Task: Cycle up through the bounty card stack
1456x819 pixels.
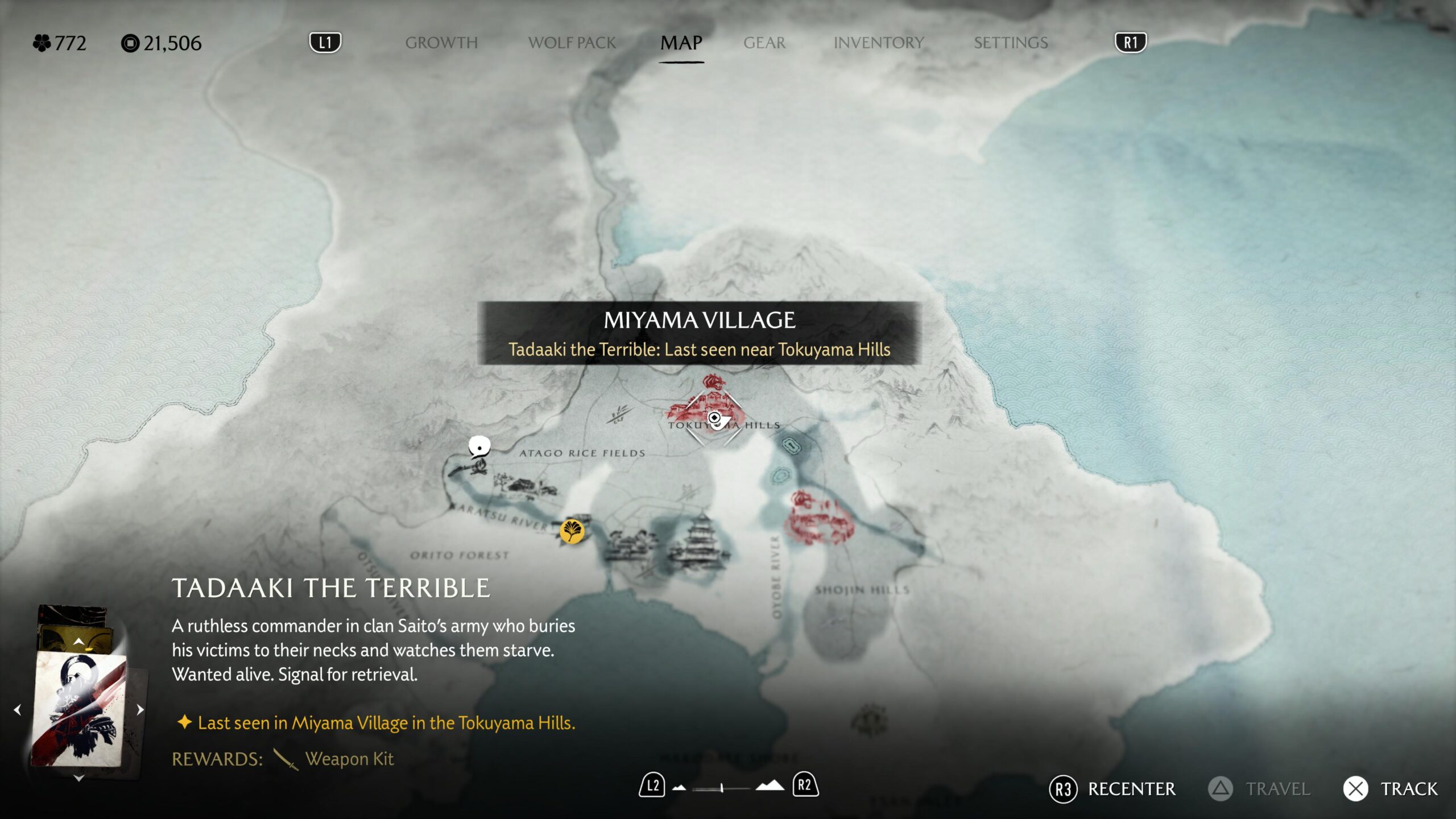Action: pyautogui.click(x=78, y=642)
